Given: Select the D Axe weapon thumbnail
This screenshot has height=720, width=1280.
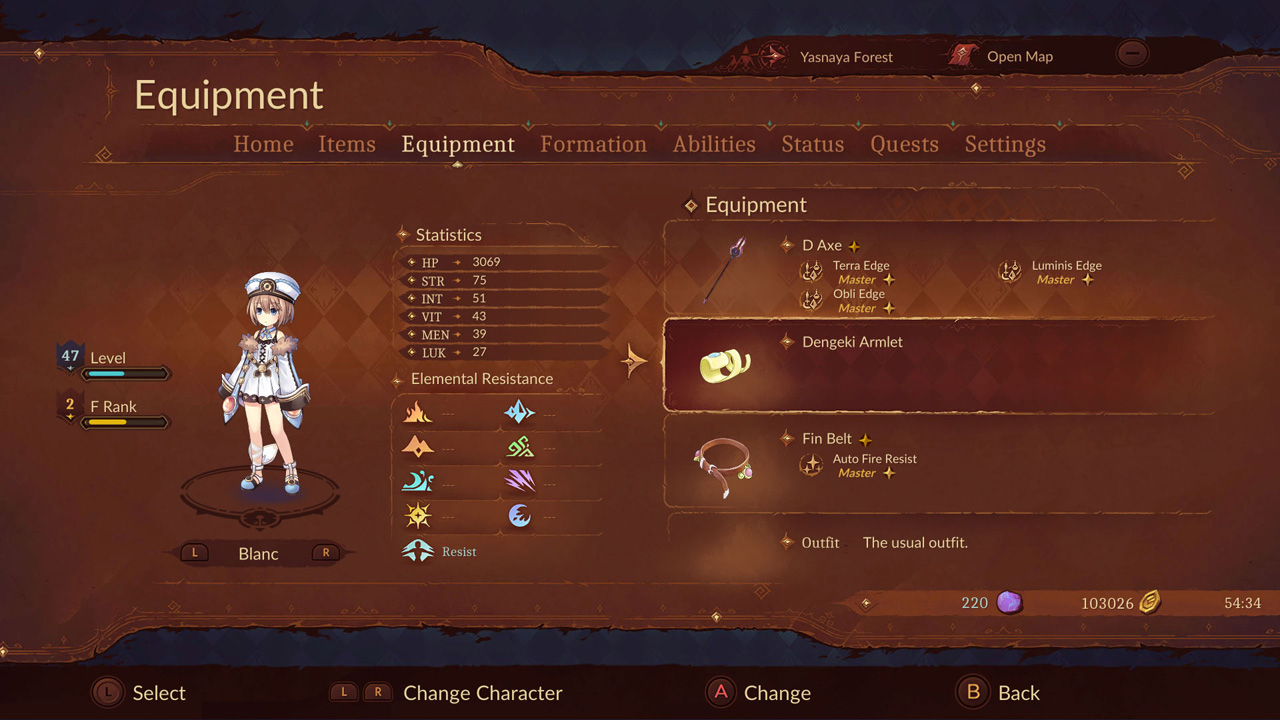Looking at the screenshot, I should [x=725, y=268].
